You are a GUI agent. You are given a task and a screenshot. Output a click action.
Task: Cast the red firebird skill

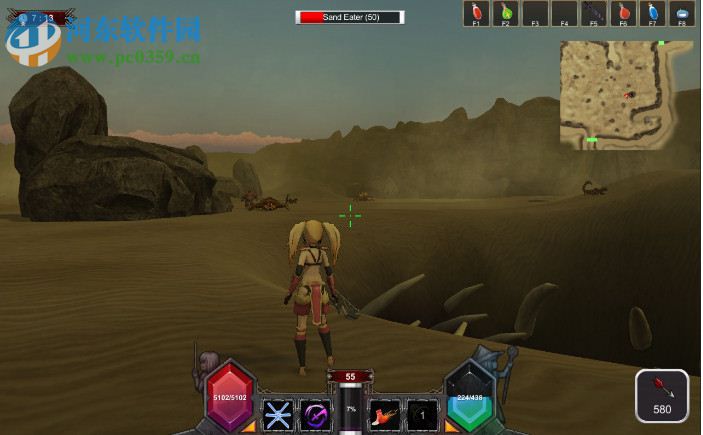pos(384,414)
